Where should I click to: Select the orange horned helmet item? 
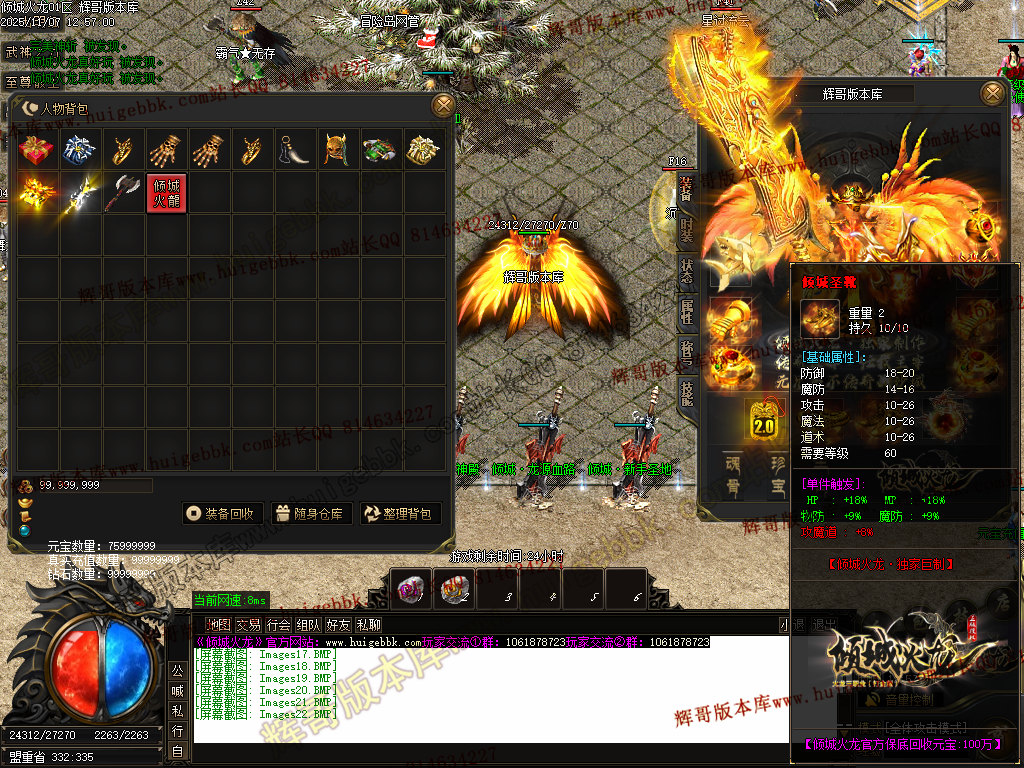click(337, 150)
